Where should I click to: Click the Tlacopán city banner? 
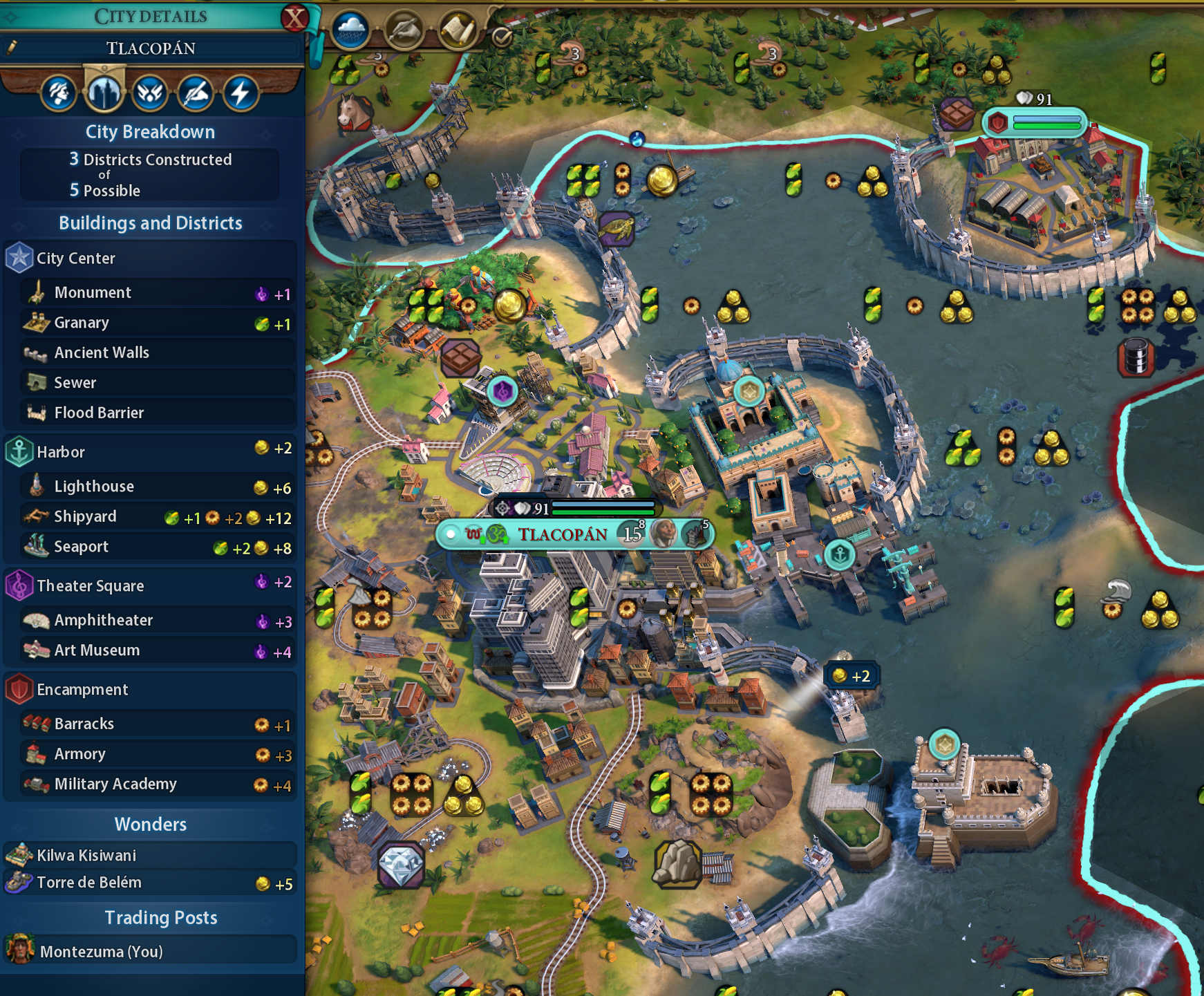click(563, 534)
